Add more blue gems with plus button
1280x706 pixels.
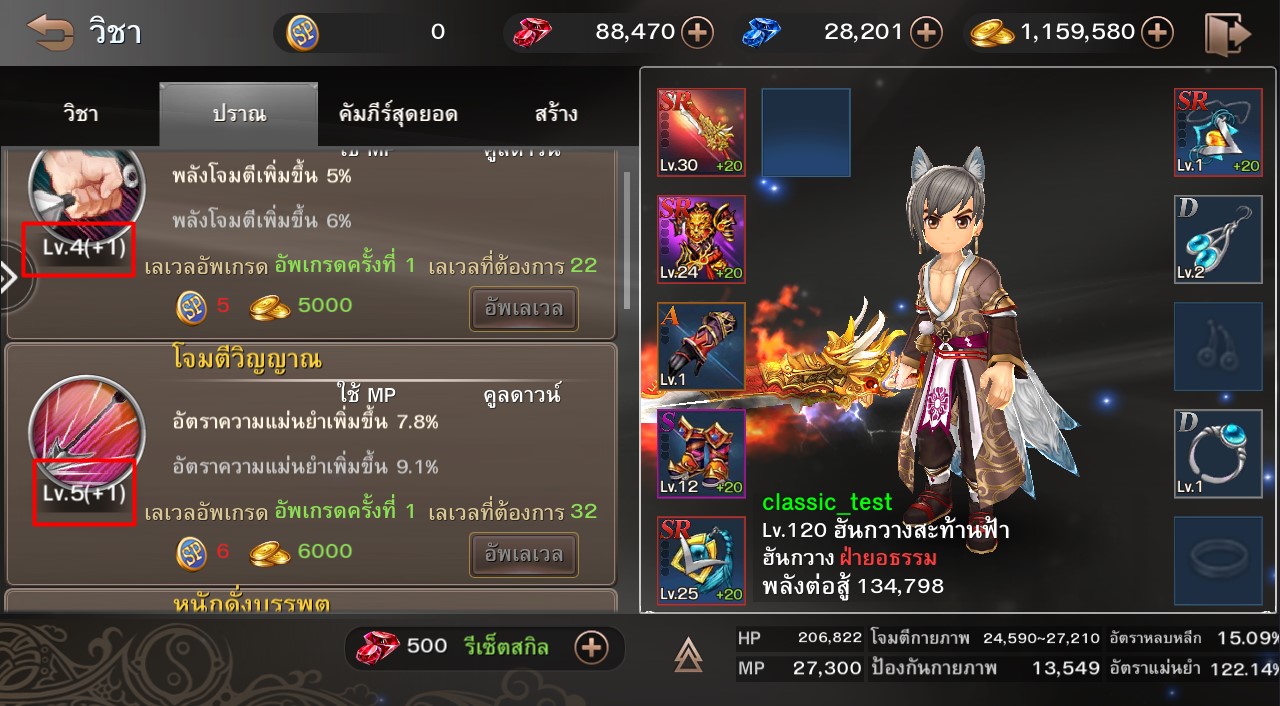pyautogui.click(x=926, y=33)
